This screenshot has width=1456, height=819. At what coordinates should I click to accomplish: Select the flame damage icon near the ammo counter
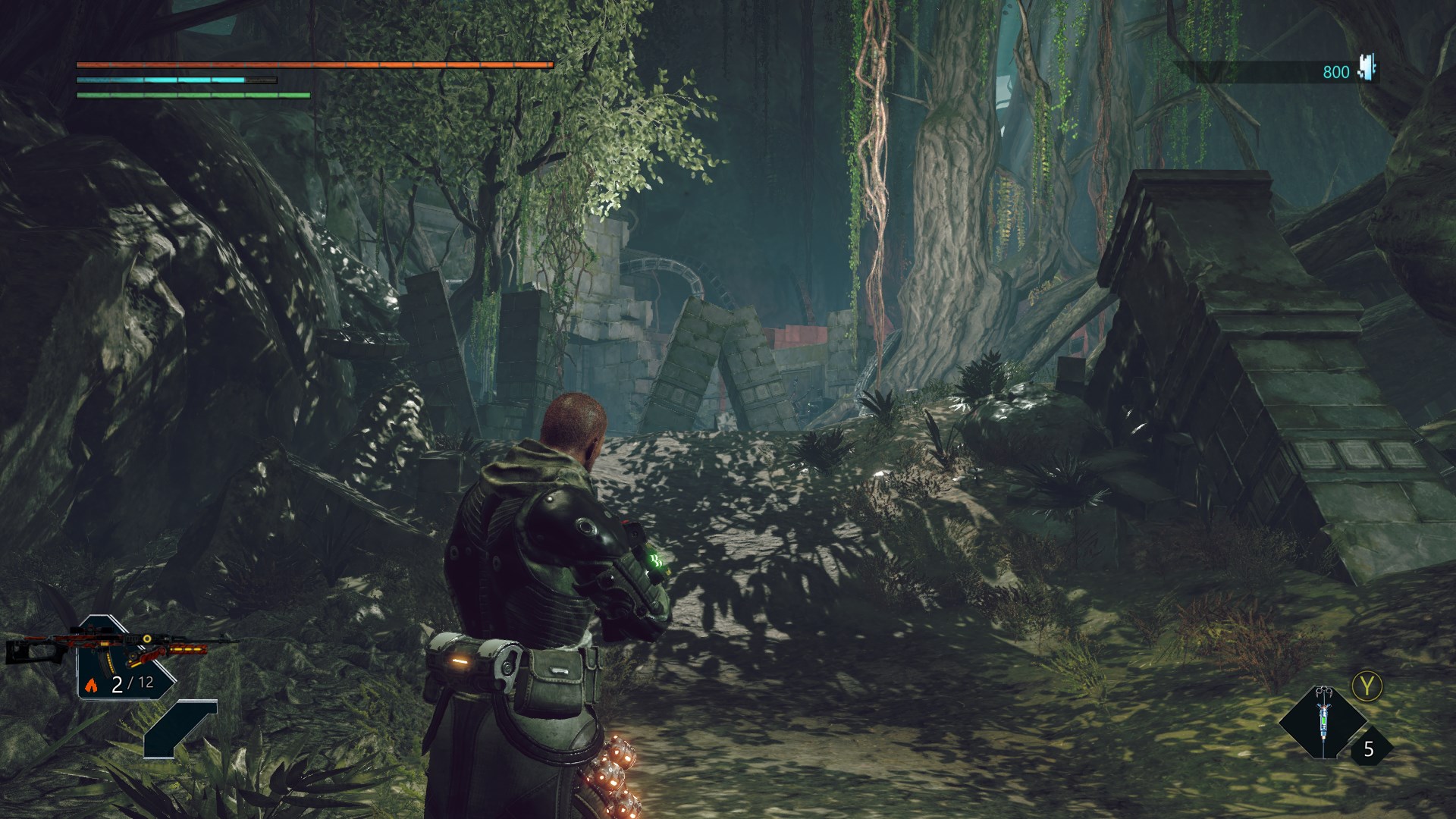coord(91,686)
